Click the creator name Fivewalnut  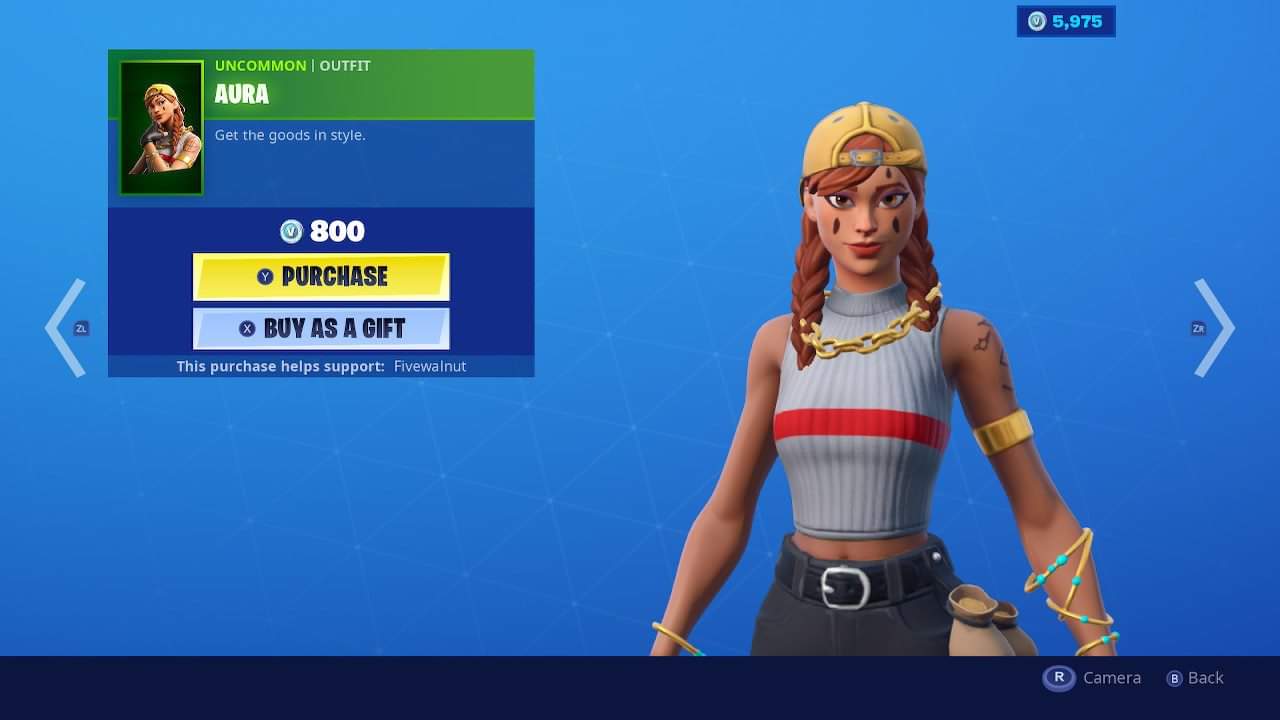click(x=430, y=366)
